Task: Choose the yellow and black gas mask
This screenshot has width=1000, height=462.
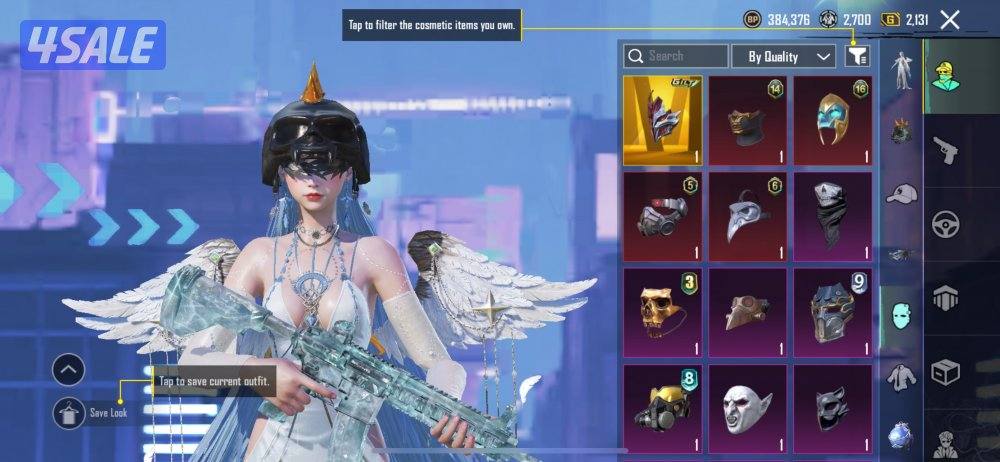Action: point(662,408)
